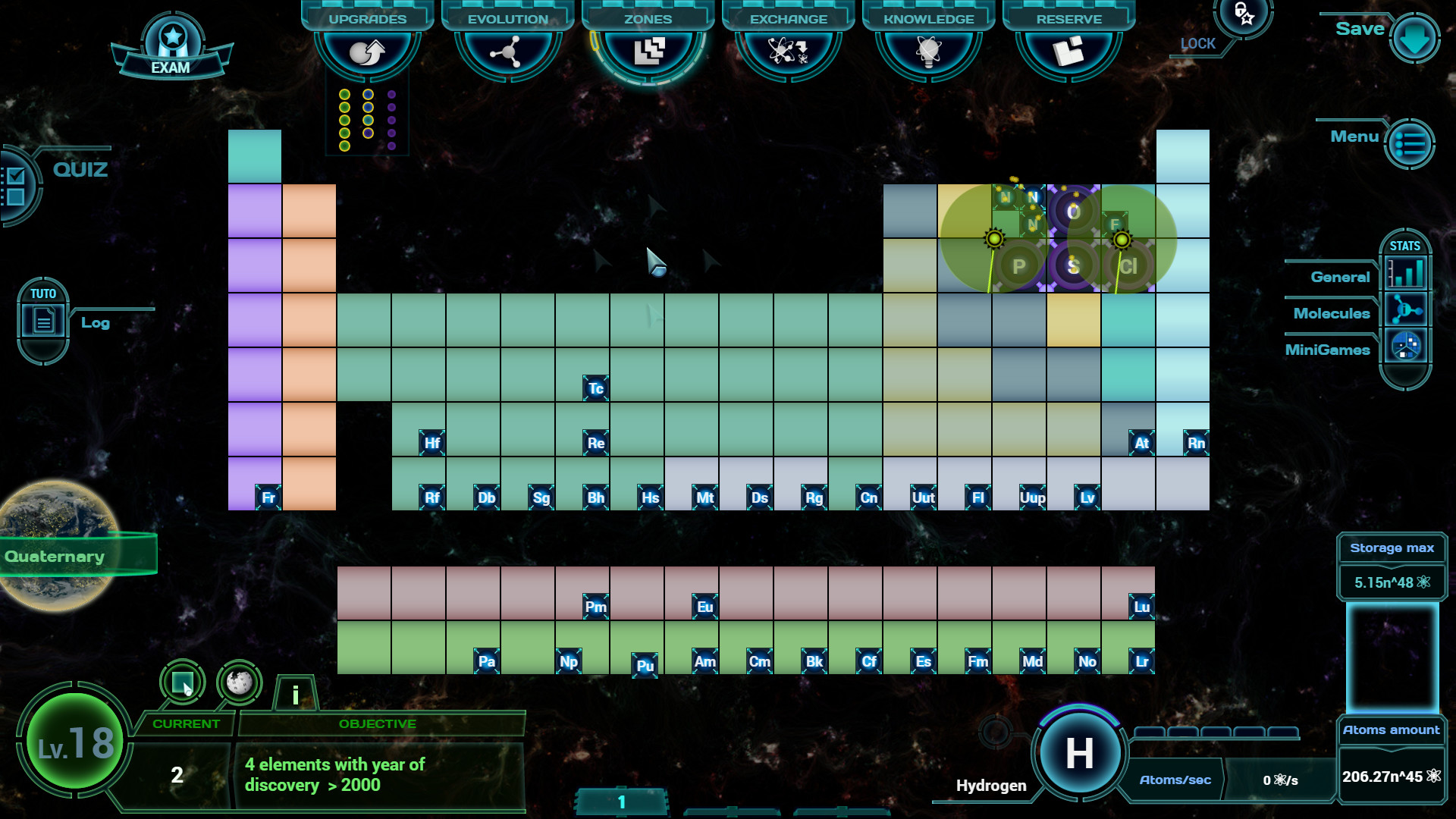Open the Stats General bar chart panel
This screenshot has height=819, width=1456.
(x=1407, y=273)
